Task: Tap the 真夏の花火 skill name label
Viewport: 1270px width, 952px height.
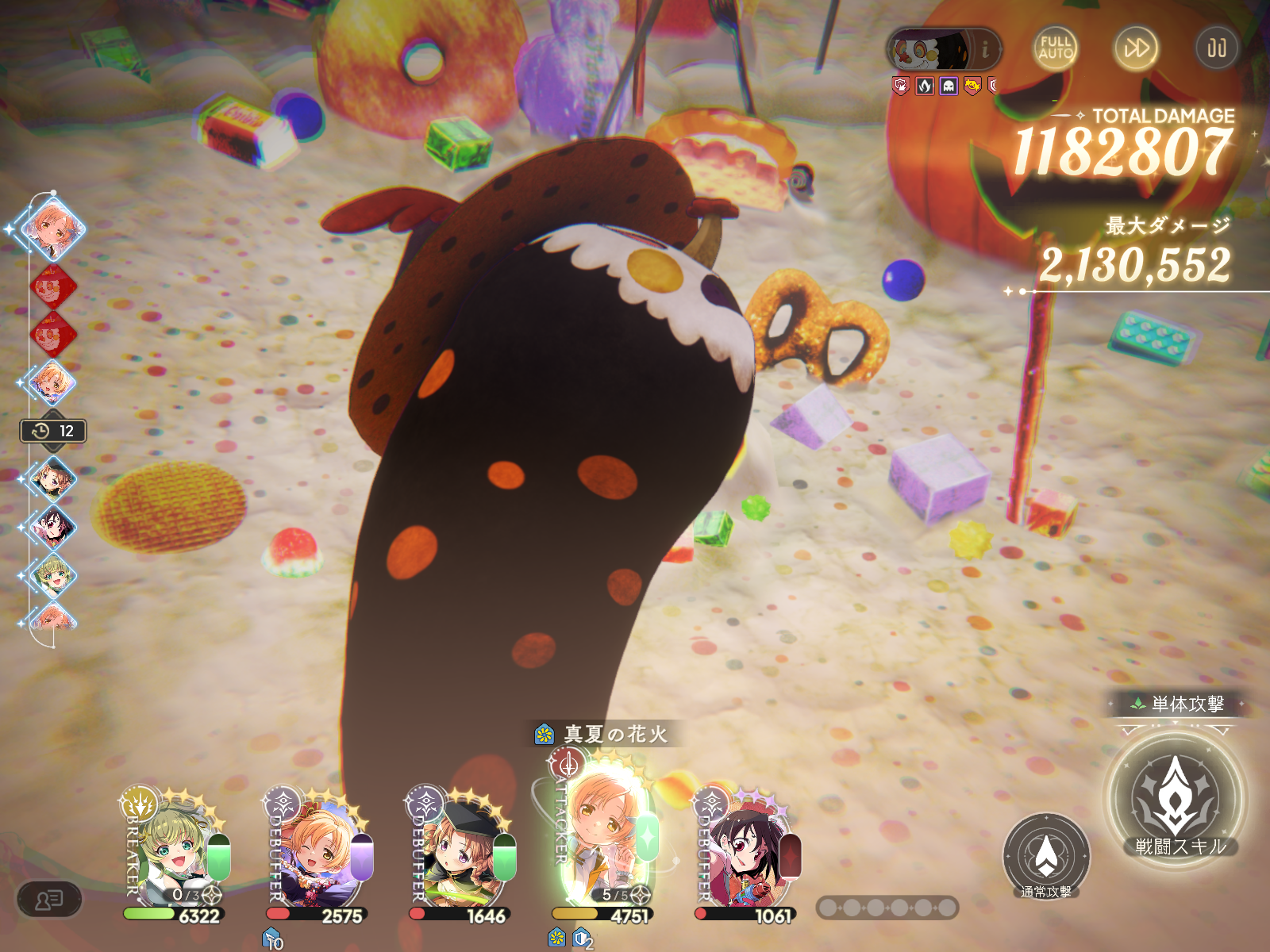Action: [x=614, y=735]
